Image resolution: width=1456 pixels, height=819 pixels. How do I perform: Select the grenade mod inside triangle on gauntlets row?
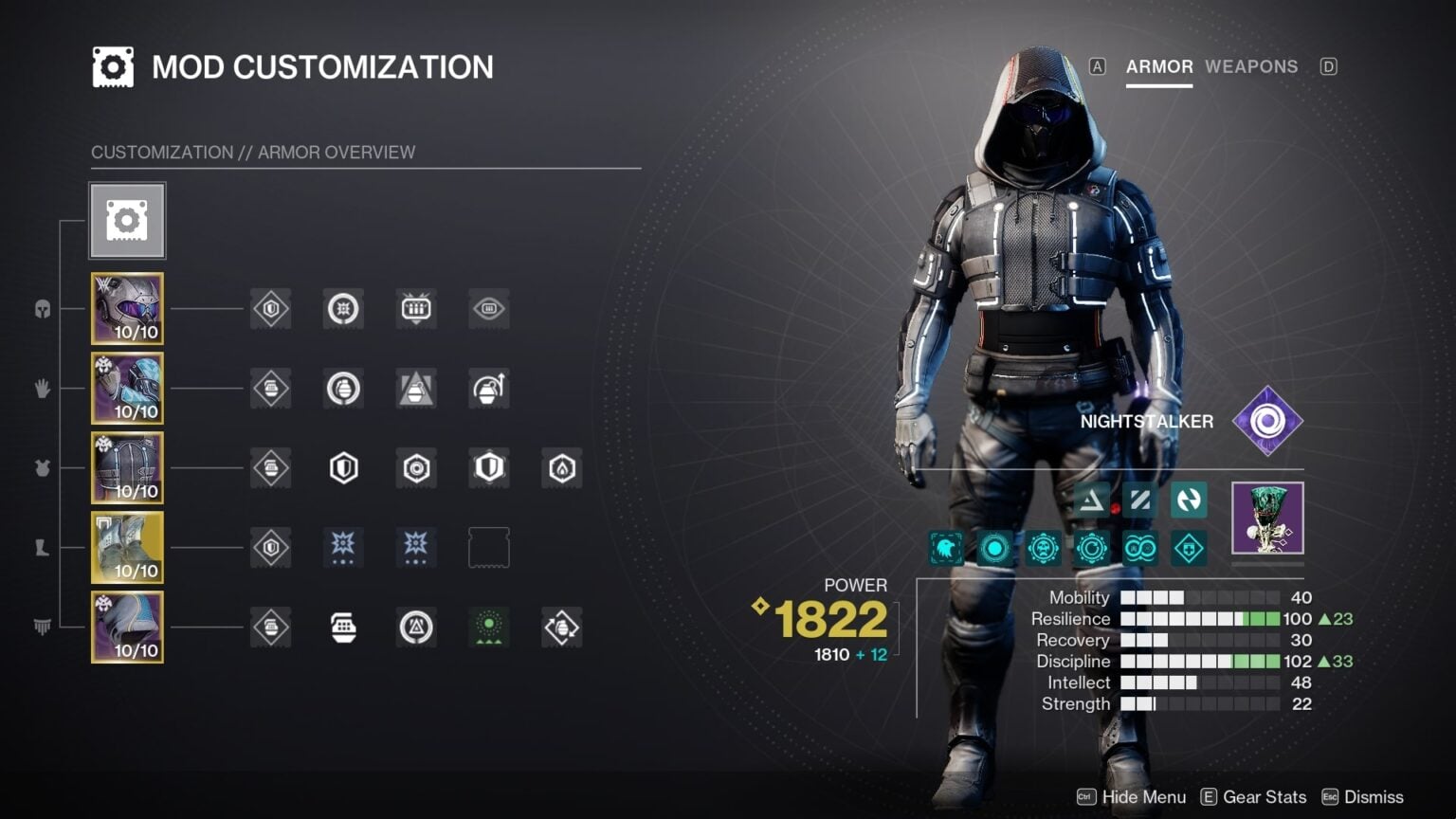tap(415, 388)
